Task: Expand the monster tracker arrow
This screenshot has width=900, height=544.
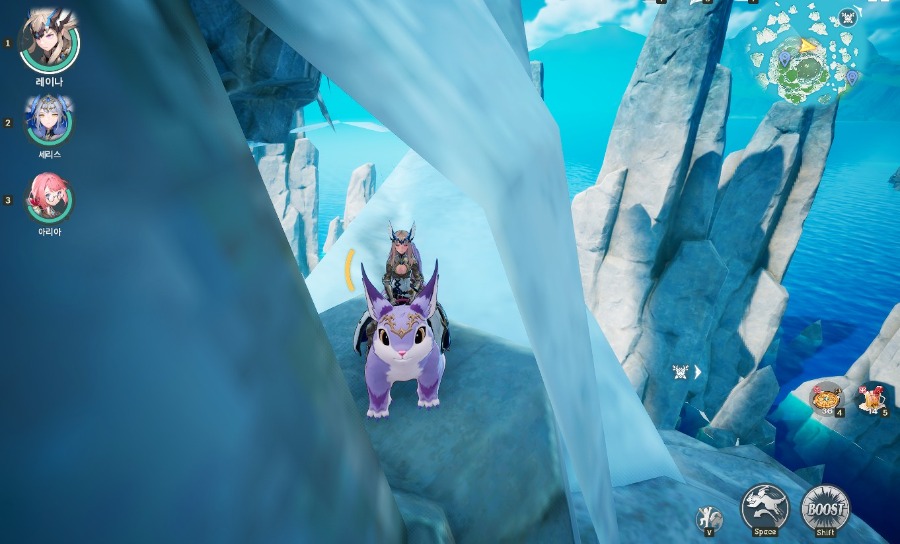Action: tap(698, 372)
